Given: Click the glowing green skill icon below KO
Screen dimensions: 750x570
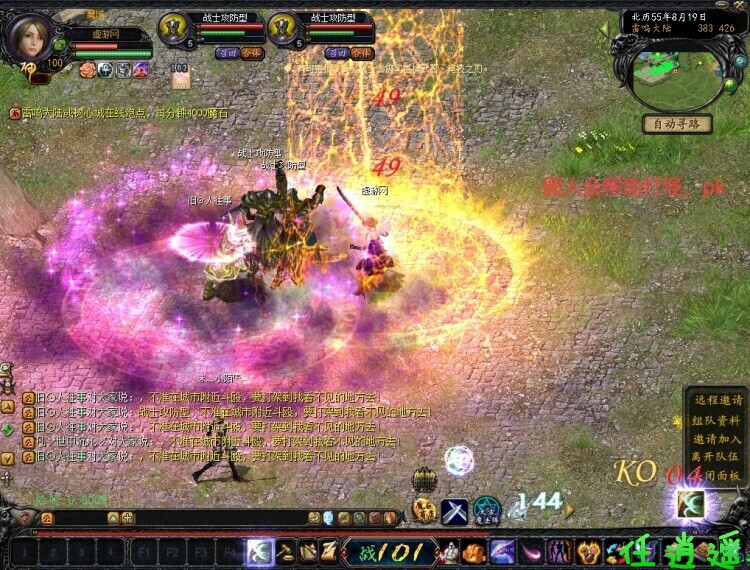Looking at the screenshot, I should [x=690, y=502].
